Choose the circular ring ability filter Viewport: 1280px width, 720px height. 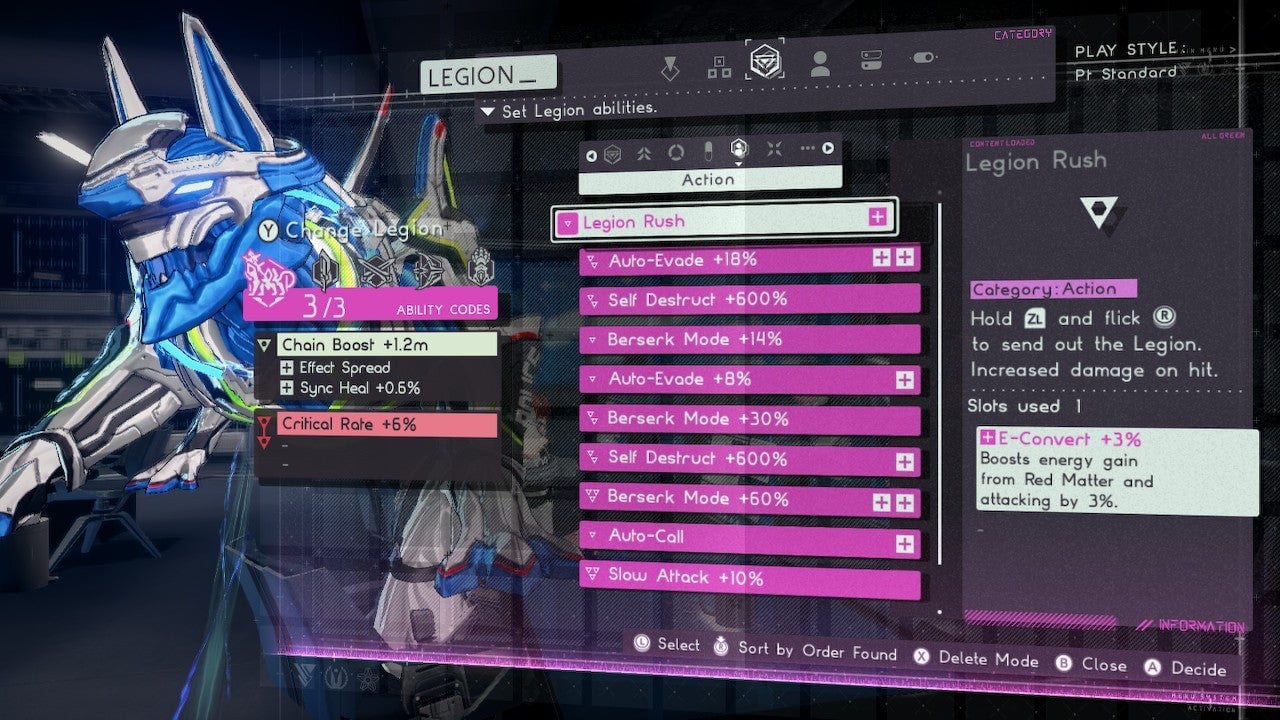point(676,152)
